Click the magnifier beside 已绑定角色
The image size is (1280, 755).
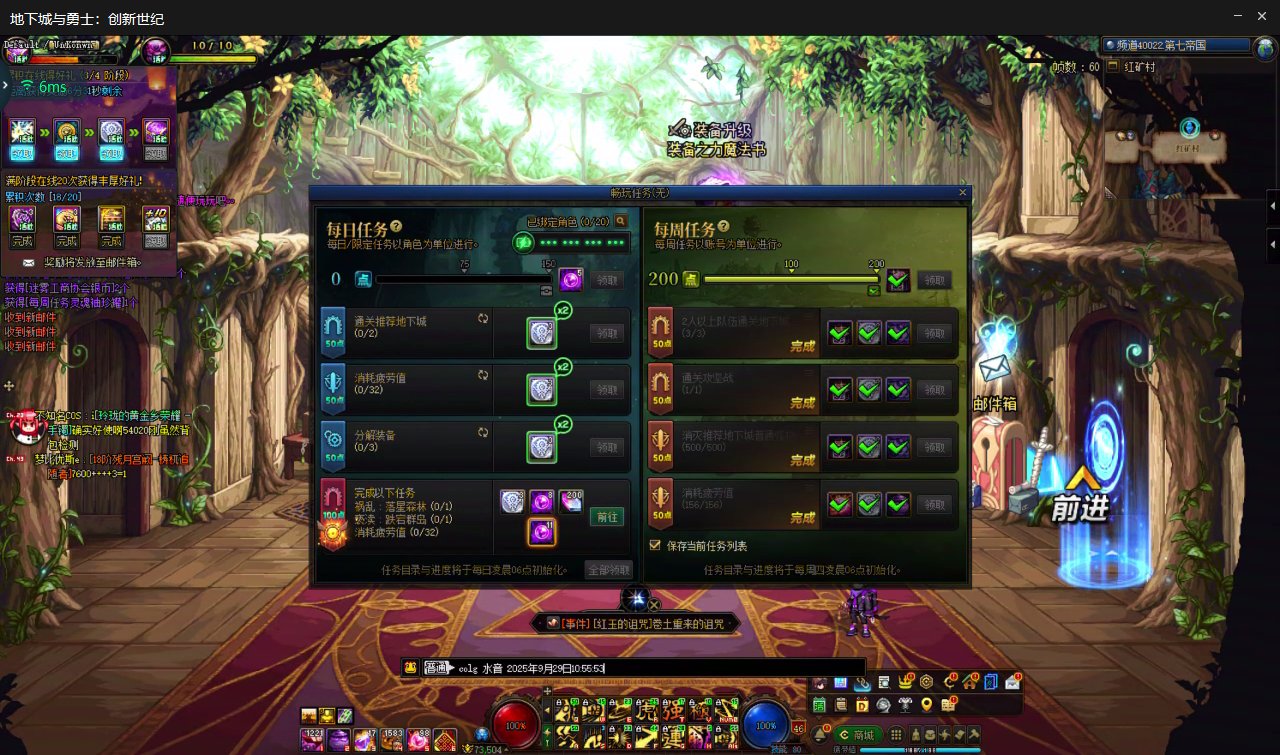pyautogui.click(x=621, y=221)
